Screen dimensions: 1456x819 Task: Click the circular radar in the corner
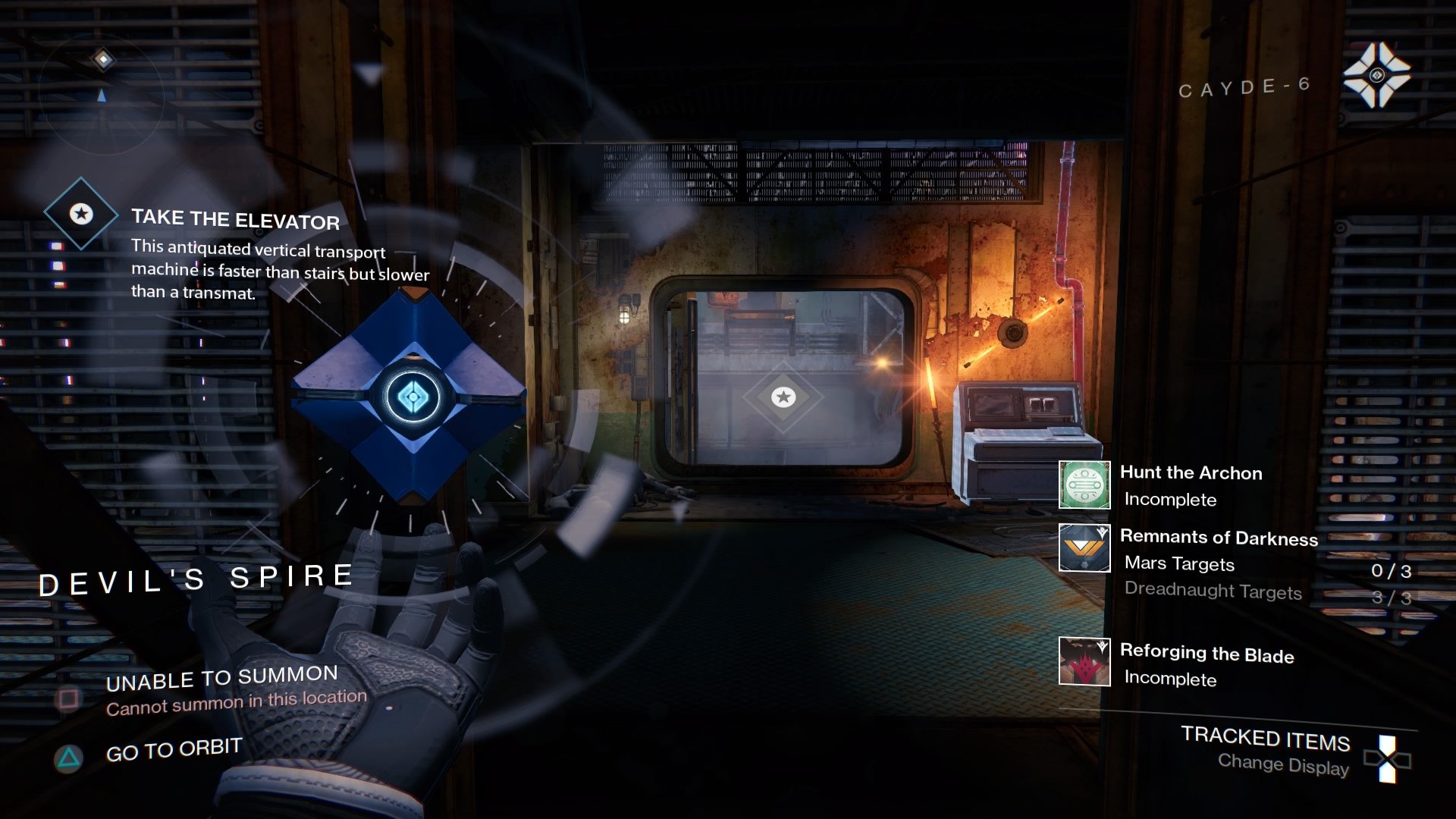click(x=102, y=93)
